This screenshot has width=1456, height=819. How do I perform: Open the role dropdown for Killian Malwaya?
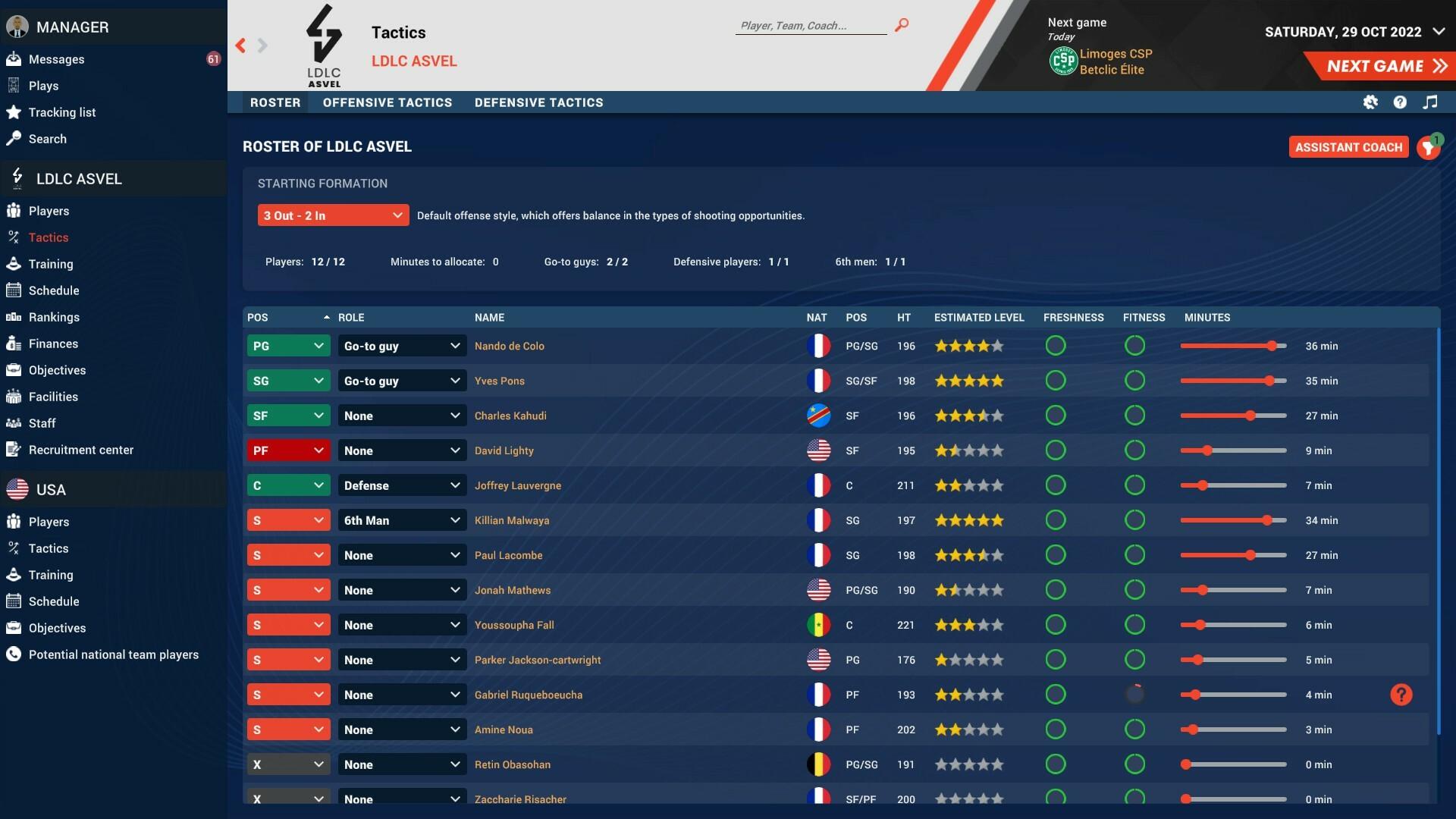coord(402,520)
